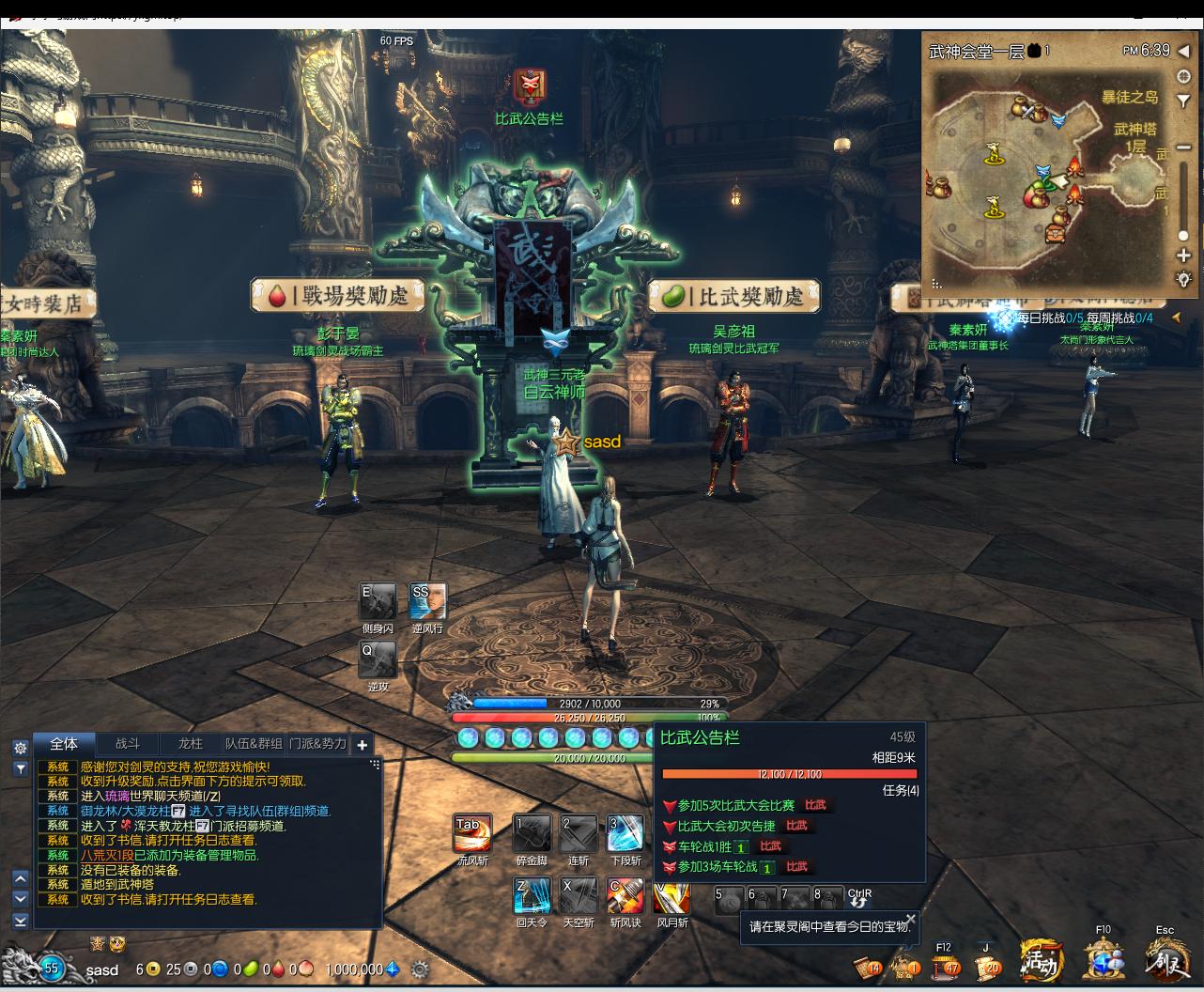Activate the 斩风诀 skill
The image size is (1204, 992).
[625, 896]
